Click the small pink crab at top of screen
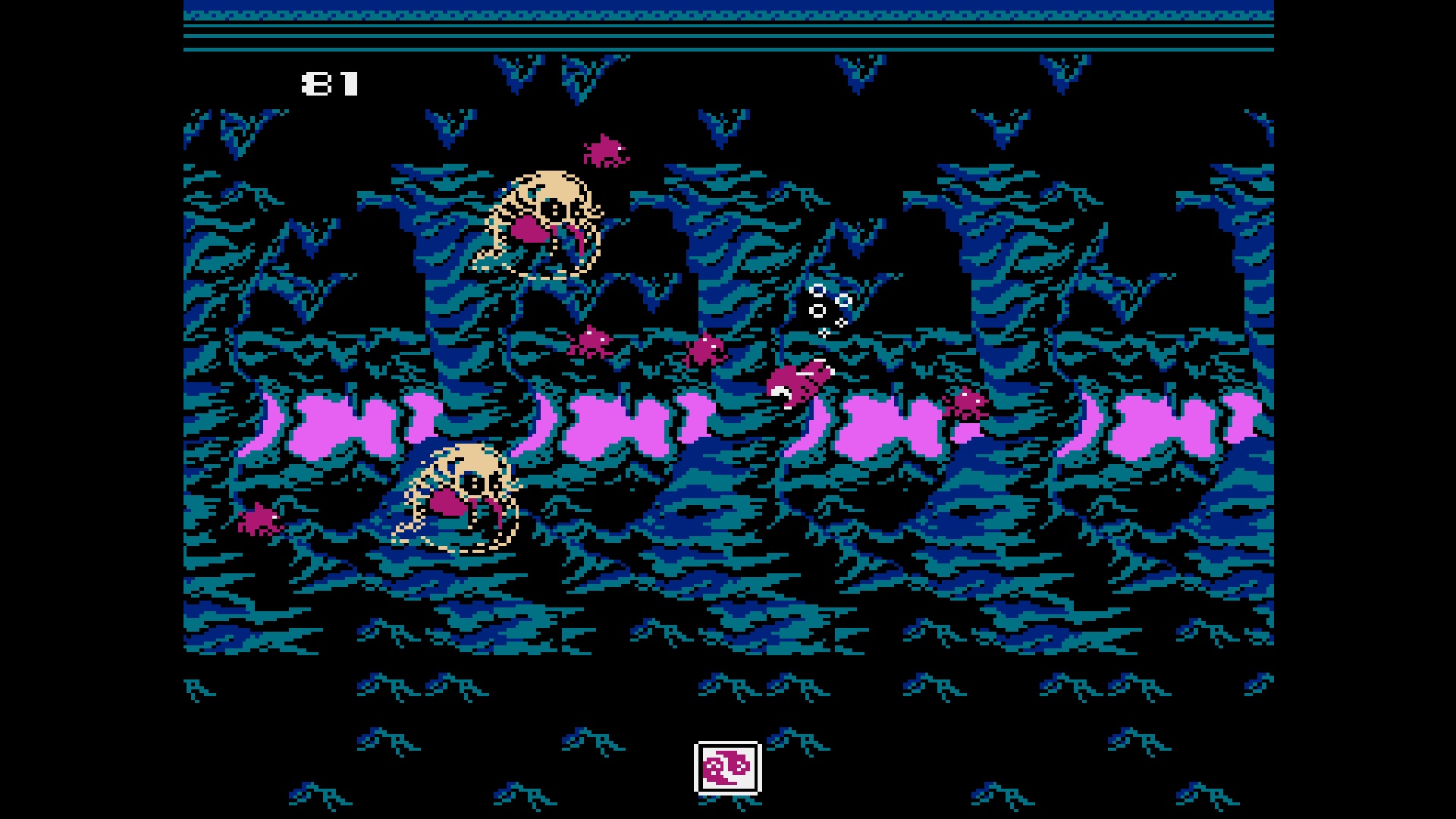1456x819 pixels. (607, 152)
